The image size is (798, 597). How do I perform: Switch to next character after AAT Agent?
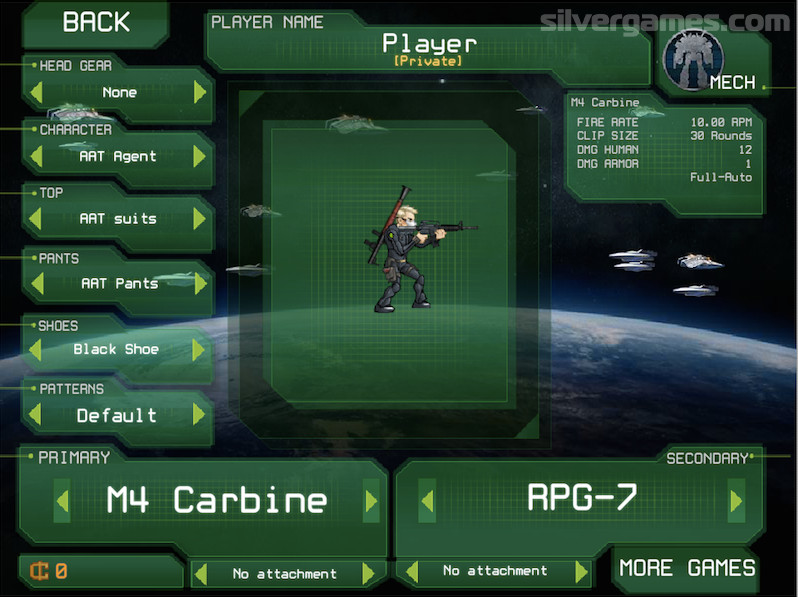point(200,156)
